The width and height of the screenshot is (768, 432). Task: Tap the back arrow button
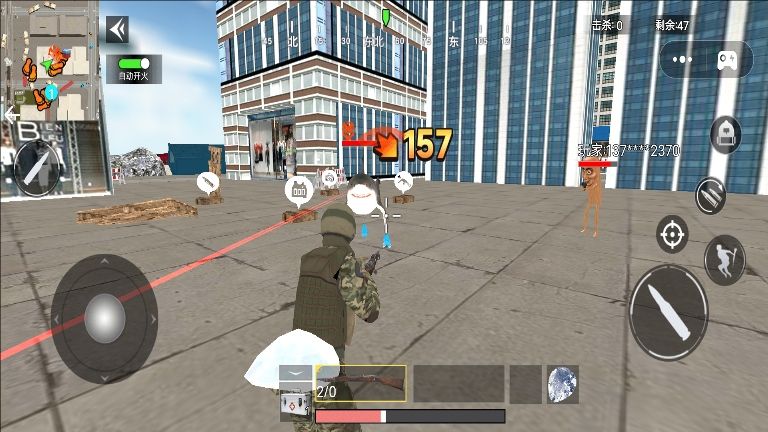[x=117, y=30]
